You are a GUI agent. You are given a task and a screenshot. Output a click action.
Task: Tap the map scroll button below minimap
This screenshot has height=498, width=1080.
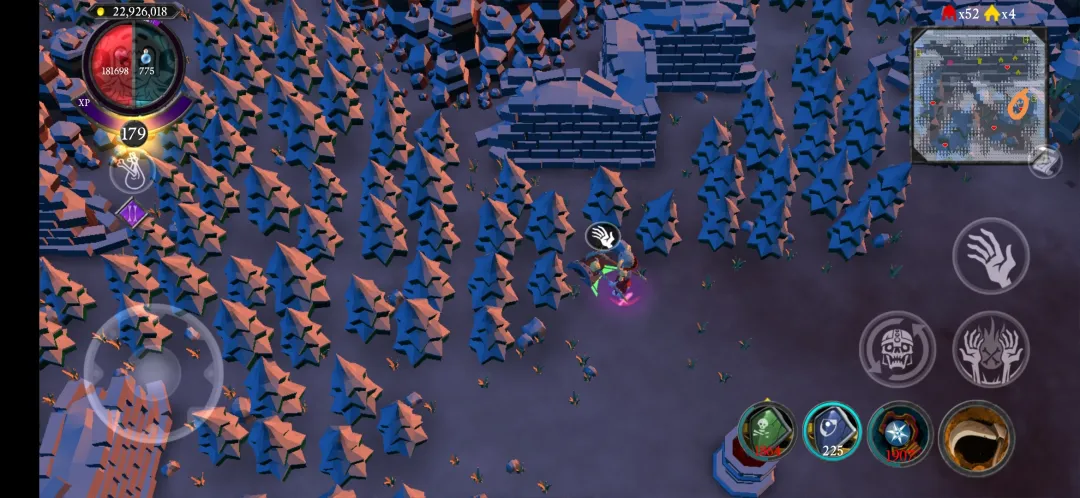[x=1045, y=163]
